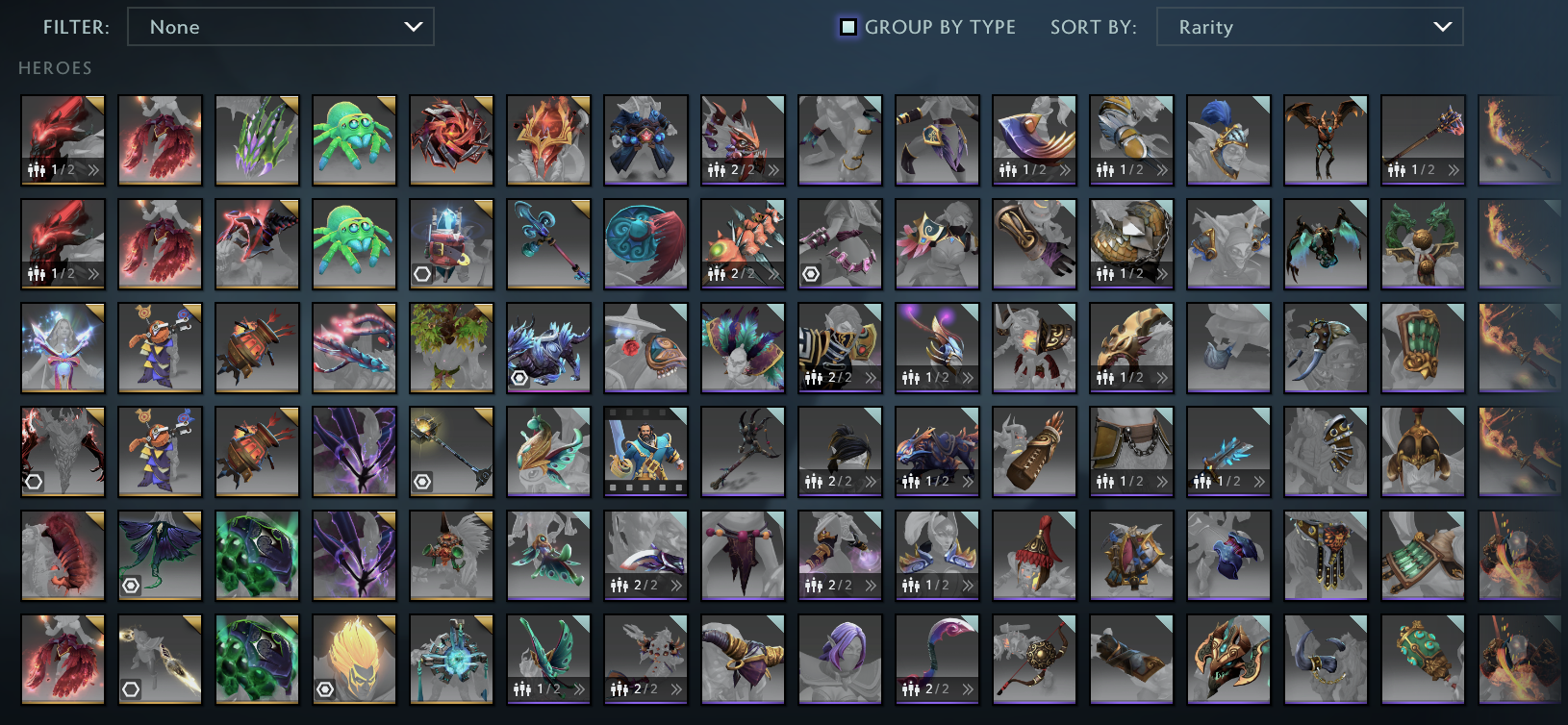
Task: Select the flaming golden helm icon
Action: pos(548,139)
